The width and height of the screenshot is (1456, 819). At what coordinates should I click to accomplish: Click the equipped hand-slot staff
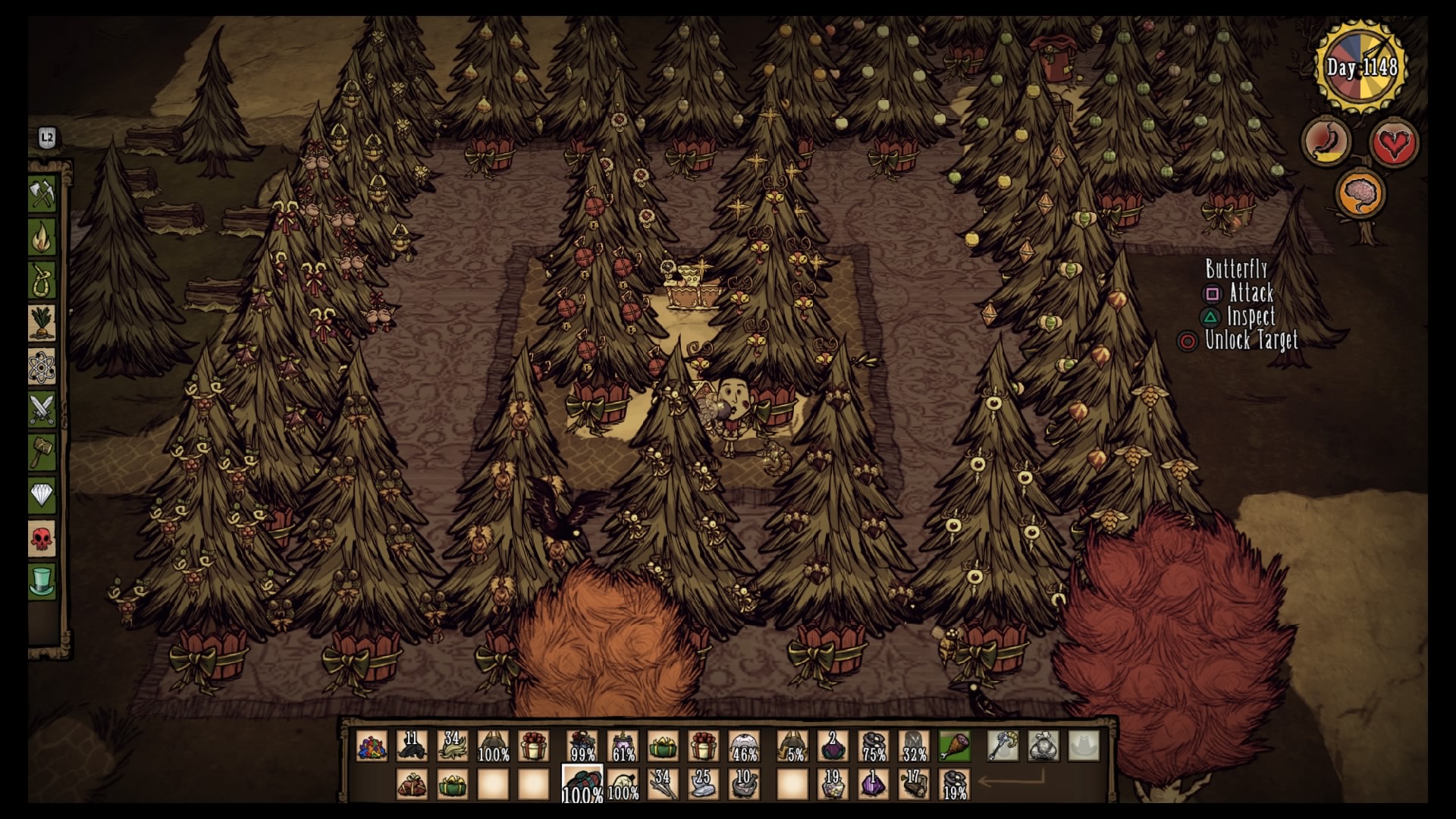[1003, 746]
